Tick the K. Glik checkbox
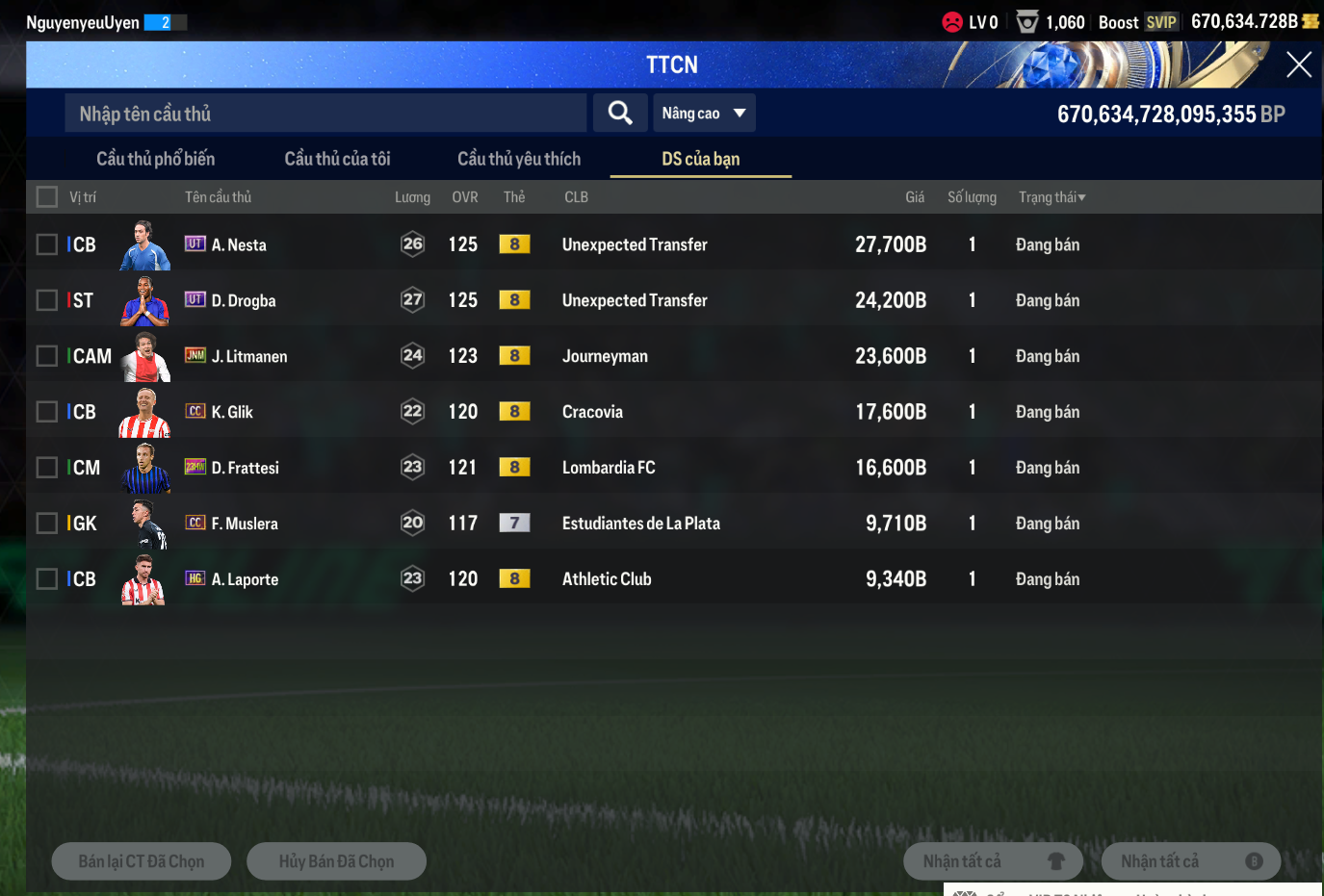Screen dimensions: 1324x896 point(46,412)
